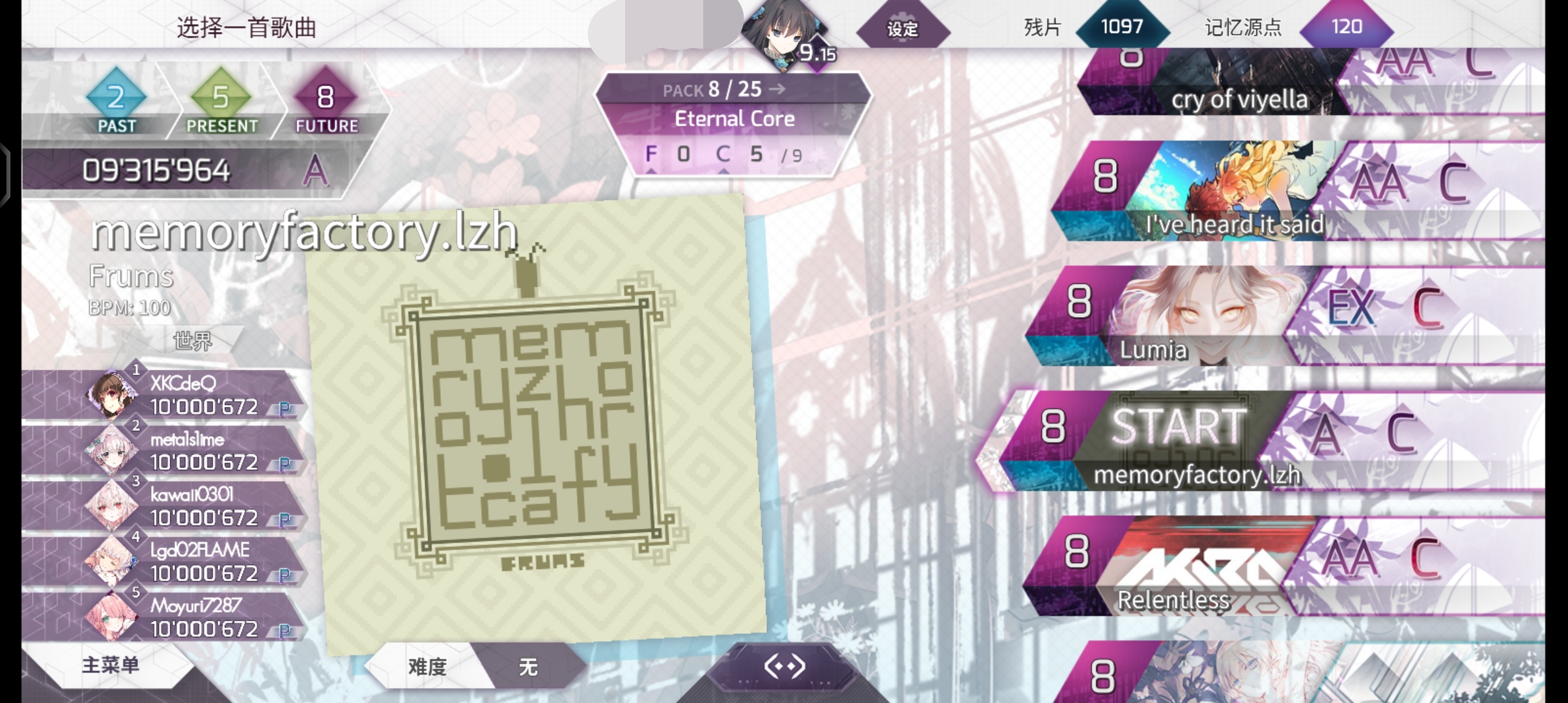The width and height of the screenshot is (1568, 703).
Task: Return to the 主菜单 main menu
Action: 111,665
